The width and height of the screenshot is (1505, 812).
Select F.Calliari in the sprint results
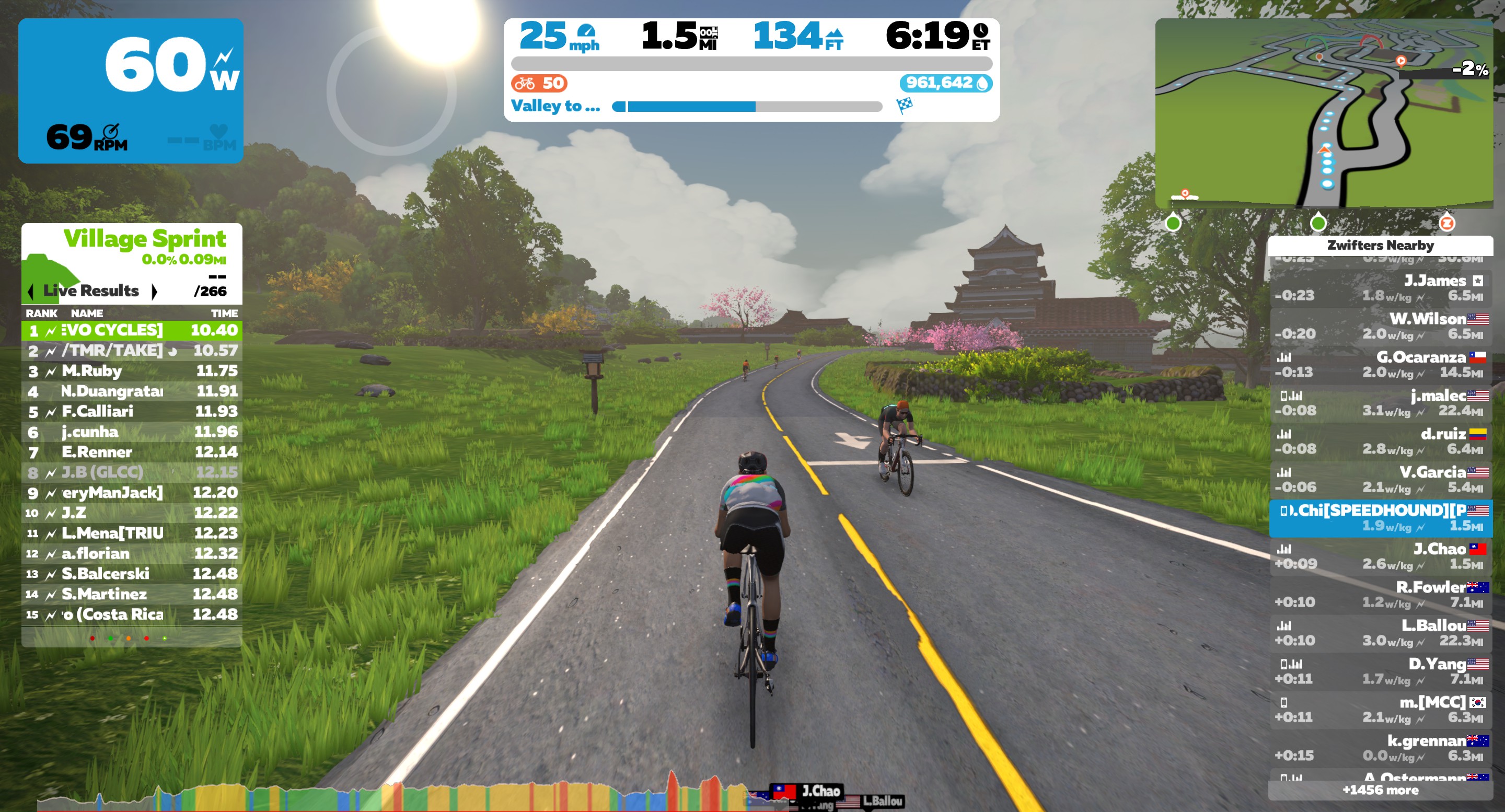coord(132,411)
